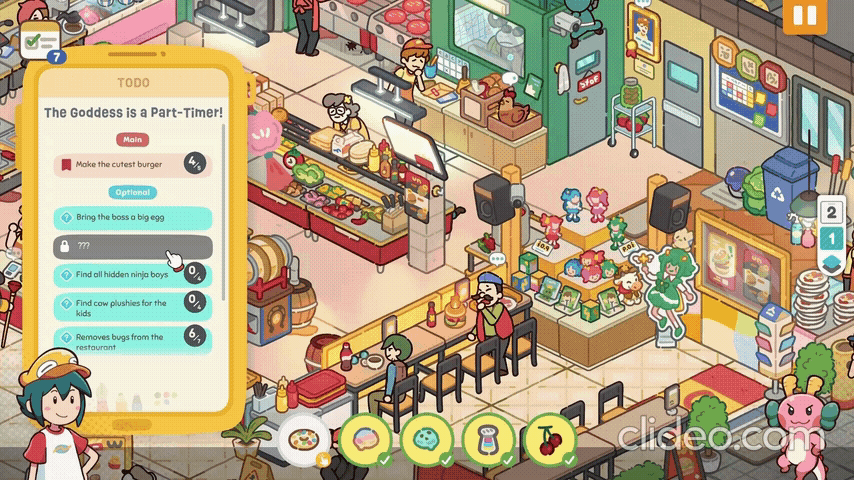Select the rainbow patty item
The height and width of the screenshot is (480, 854).
364,438
